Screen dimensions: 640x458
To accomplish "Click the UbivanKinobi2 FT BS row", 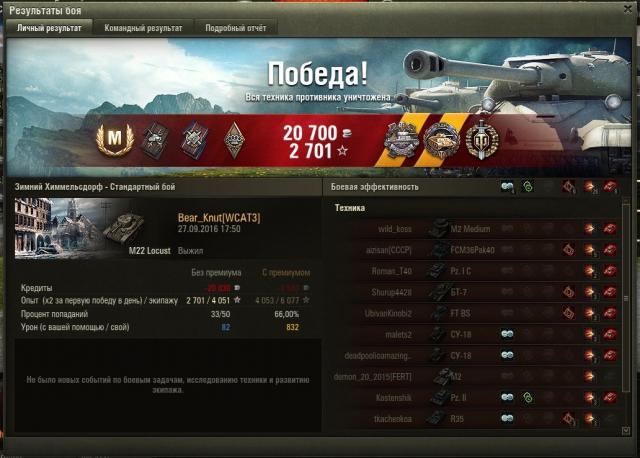I will tap(470, 312).
